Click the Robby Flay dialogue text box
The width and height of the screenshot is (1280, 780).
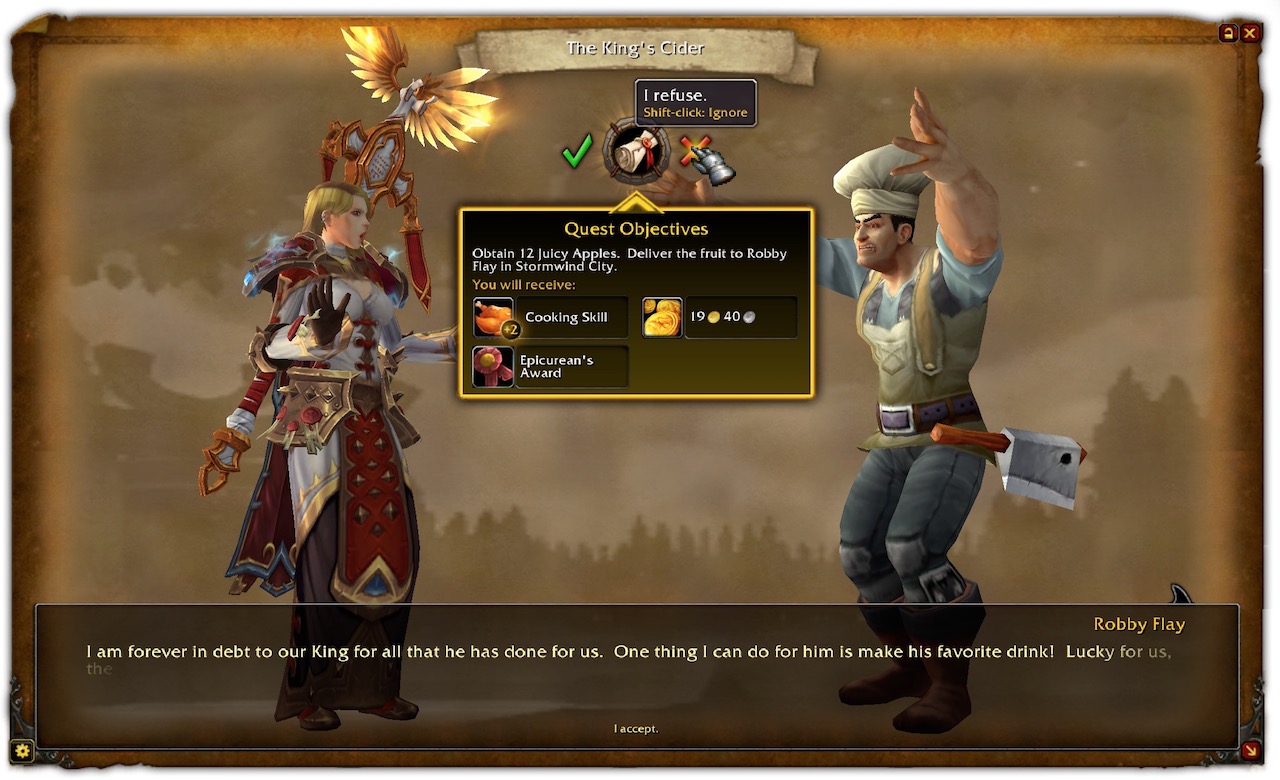point(636,660)
